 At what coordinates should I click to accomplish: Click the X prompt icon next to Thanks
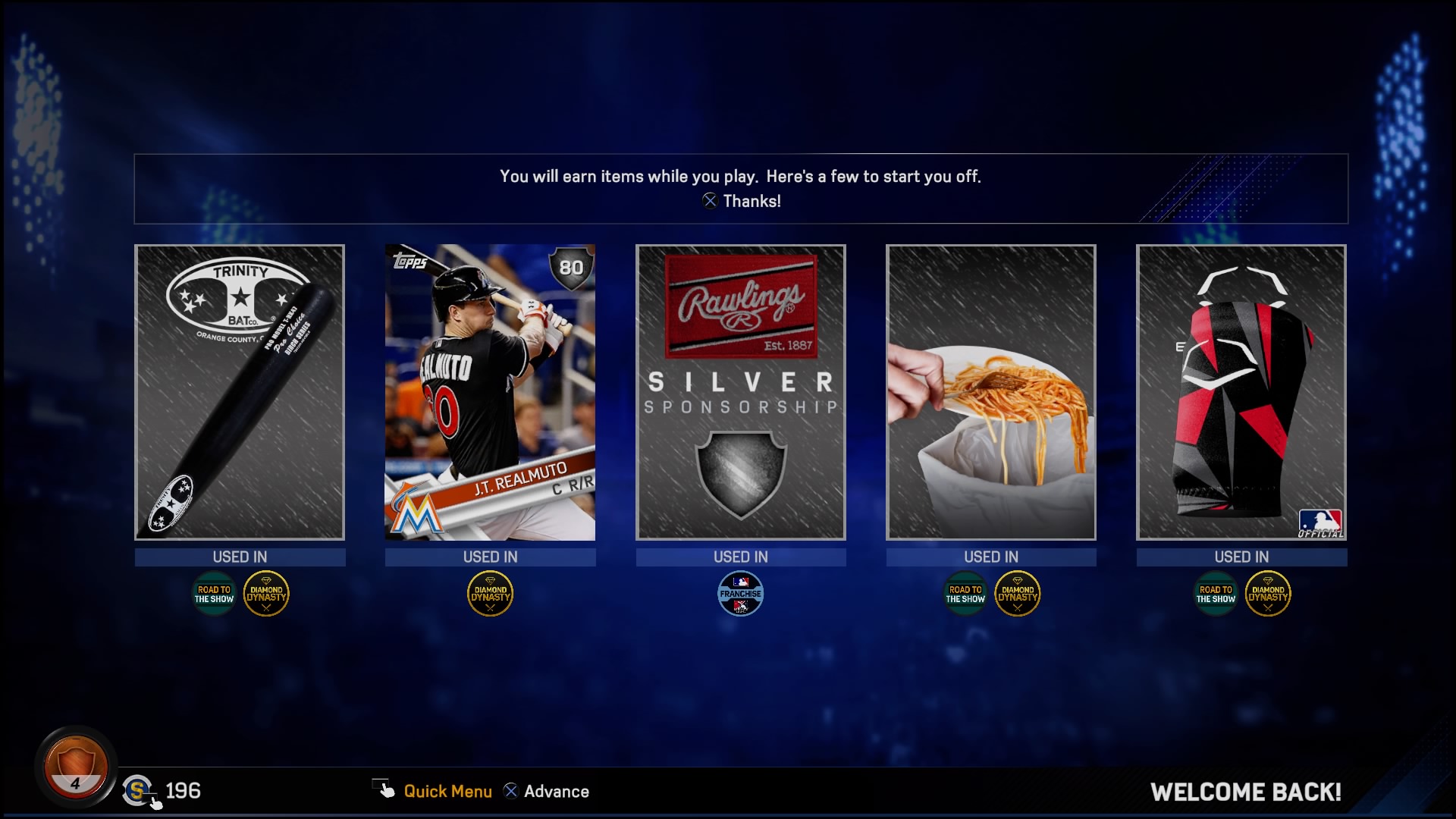click(x=711, y=201)
